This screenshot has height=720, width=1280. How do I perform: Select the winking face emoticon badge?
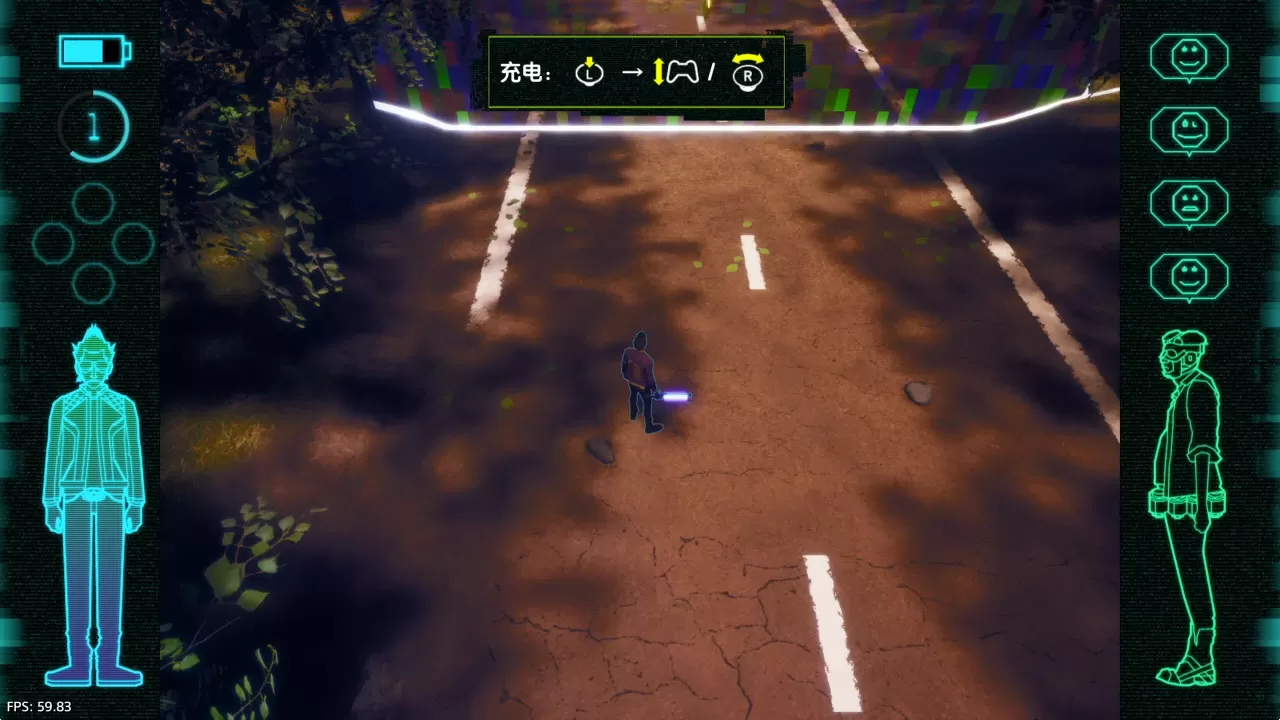1189,130
